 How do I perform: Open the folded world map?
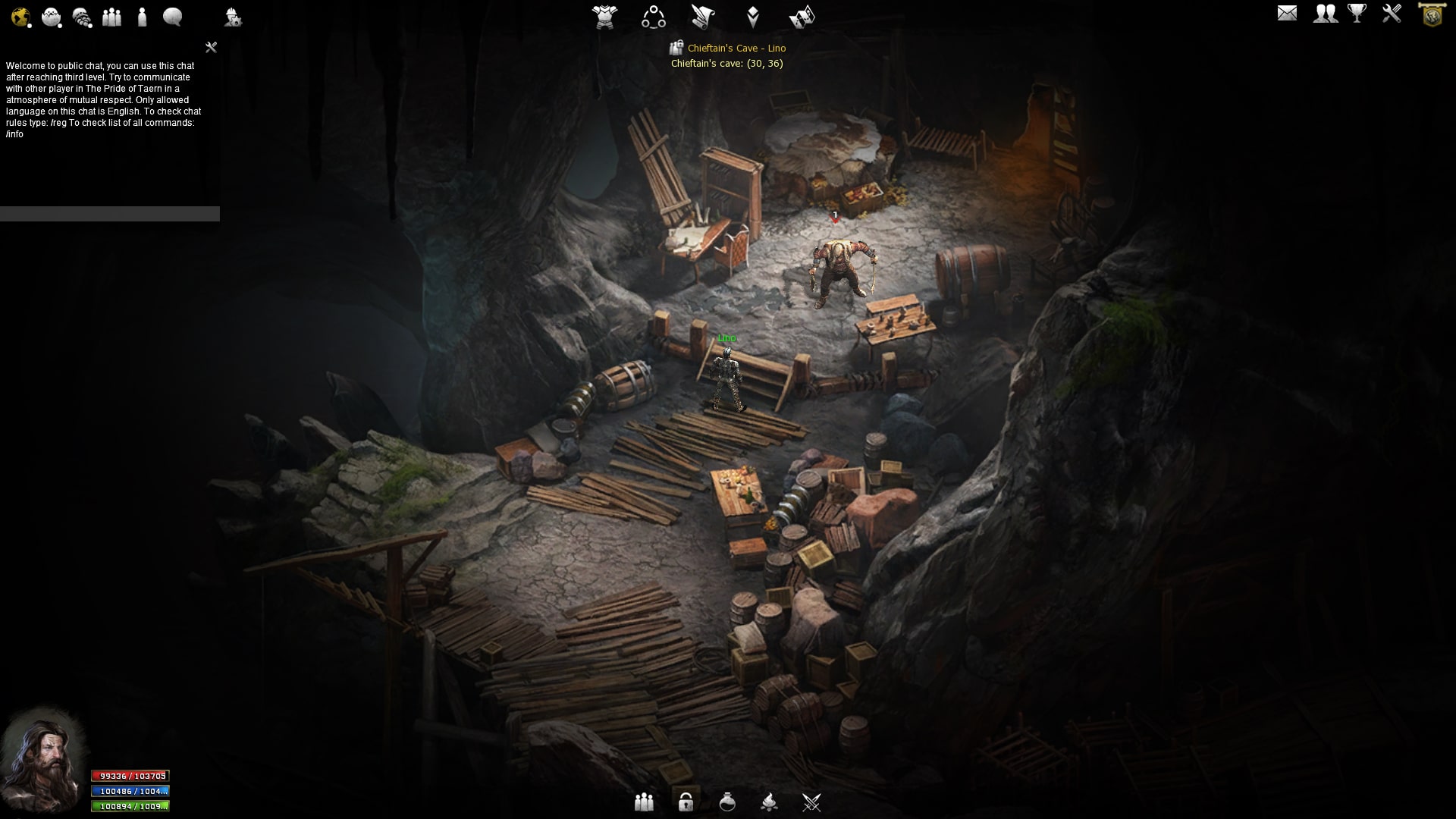(x=802, y=16)
